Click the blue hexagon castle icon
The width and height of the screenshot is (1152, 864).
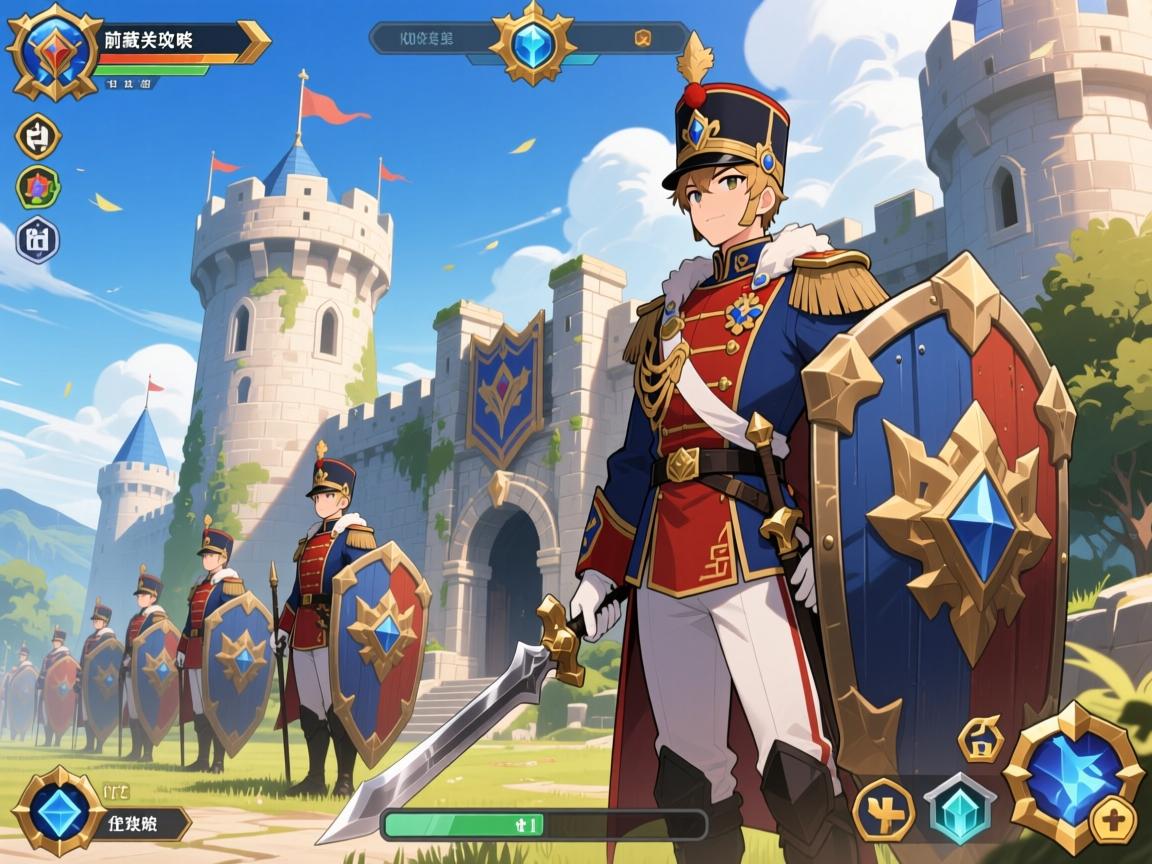38,240
